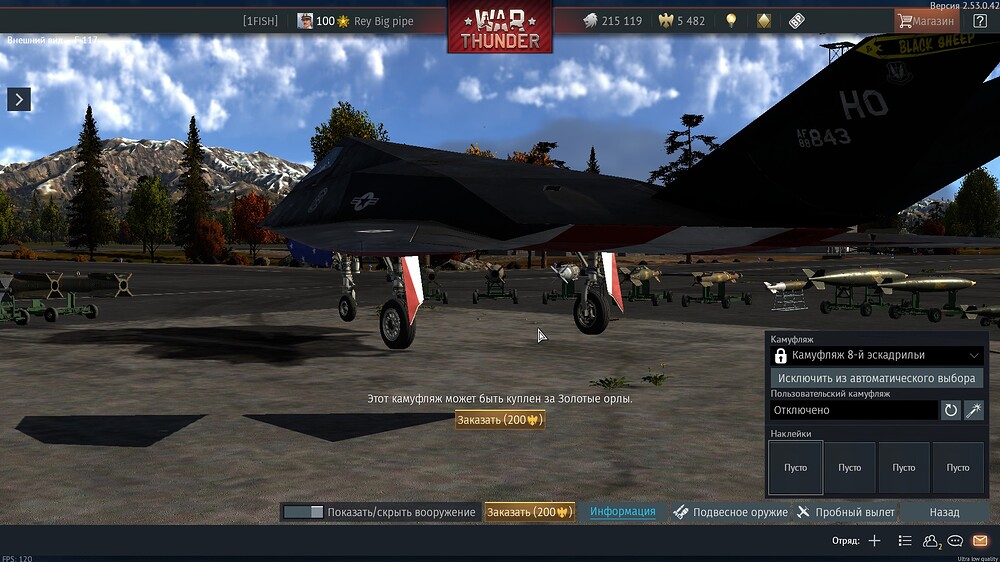The image size is (1000, 562).
Task: Click Исключить из автоматического выбора
Action: (877, 378)
